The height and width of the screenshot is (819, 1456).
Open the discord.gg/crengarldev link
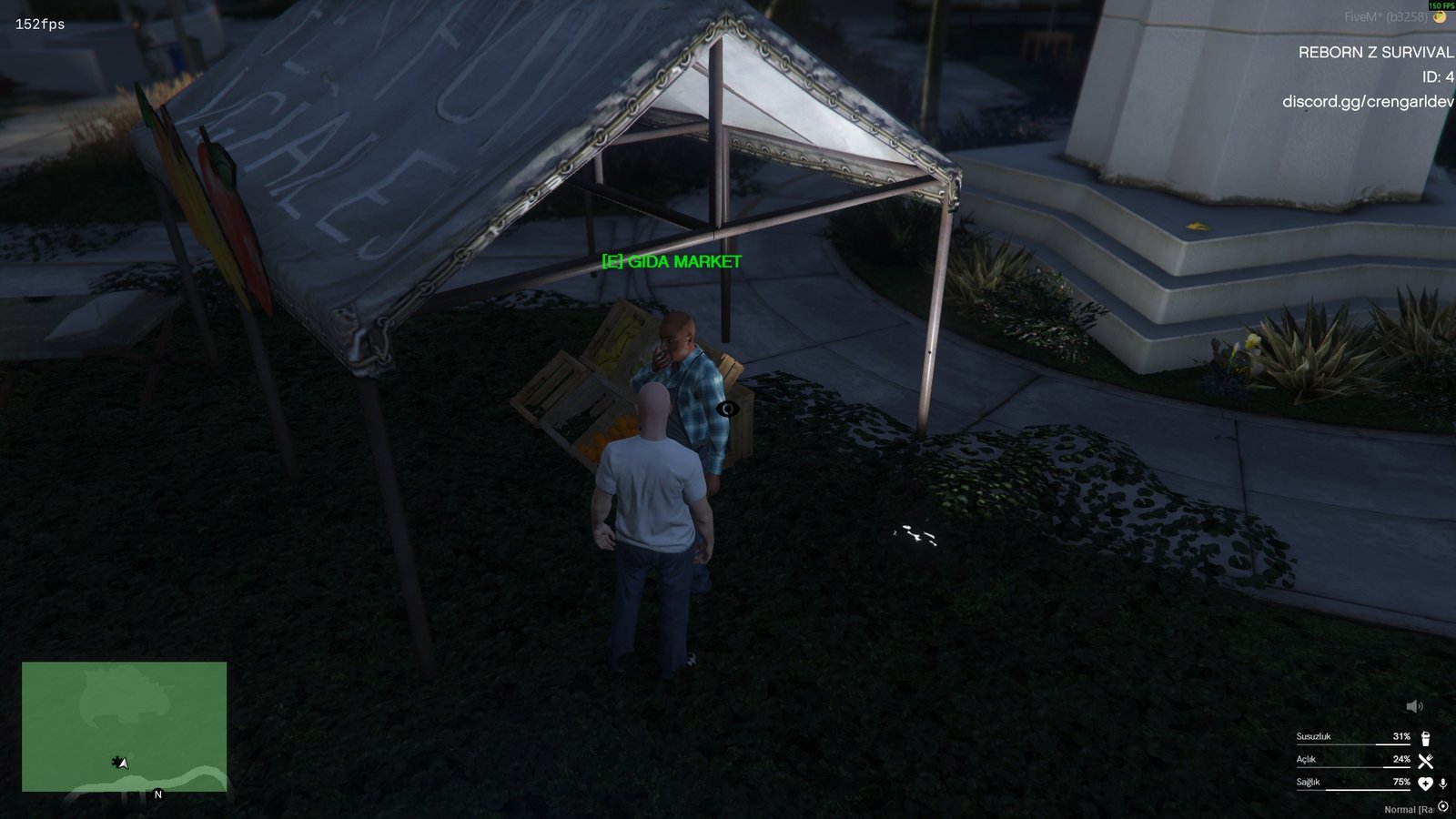click(x=1370, y=103)
